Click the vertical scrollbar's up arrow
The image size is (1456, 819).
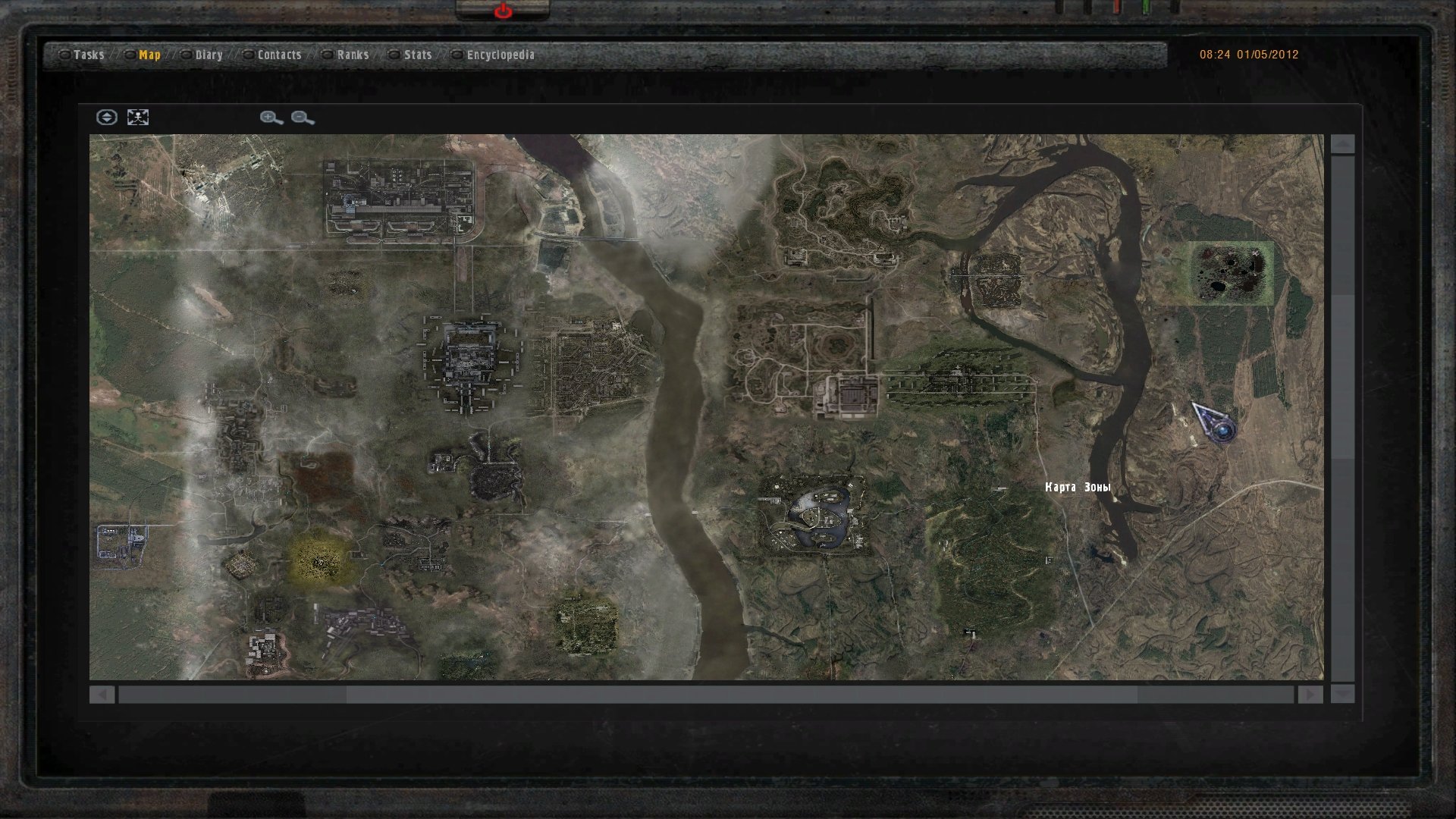click(1342, 145)
